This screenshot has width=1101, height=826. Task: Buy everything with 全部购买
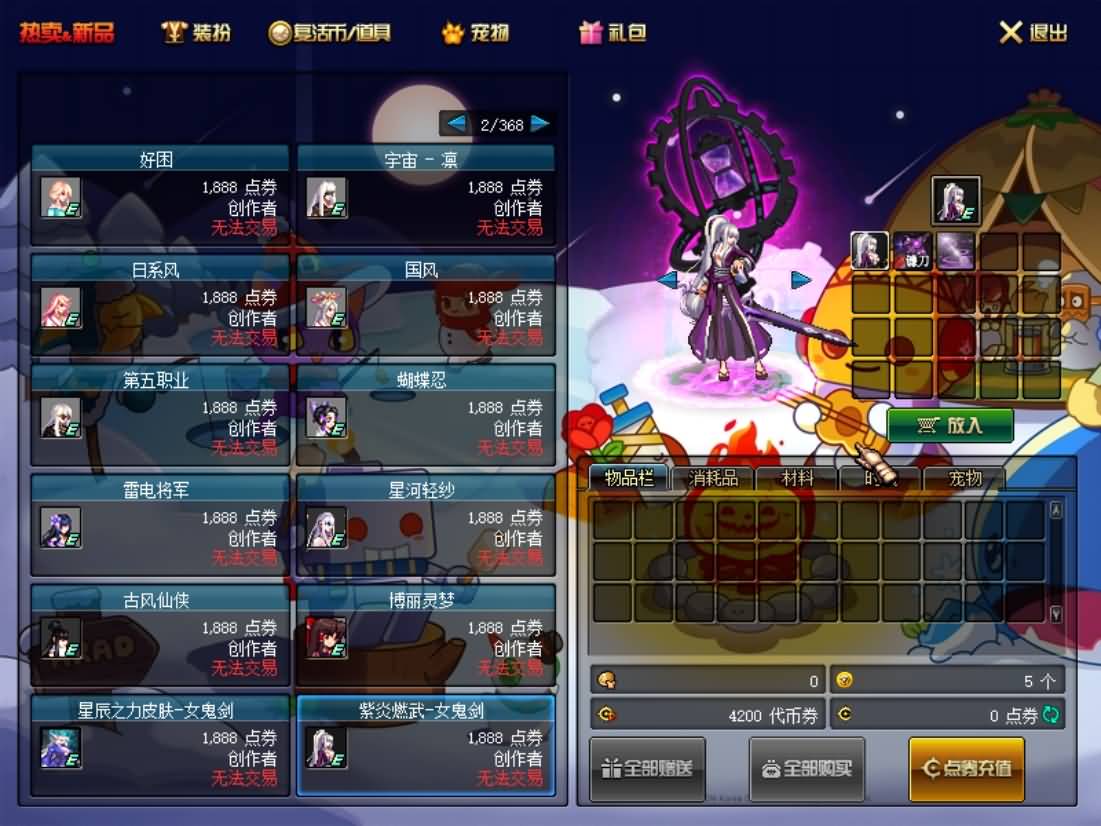(x=808, y=769)
